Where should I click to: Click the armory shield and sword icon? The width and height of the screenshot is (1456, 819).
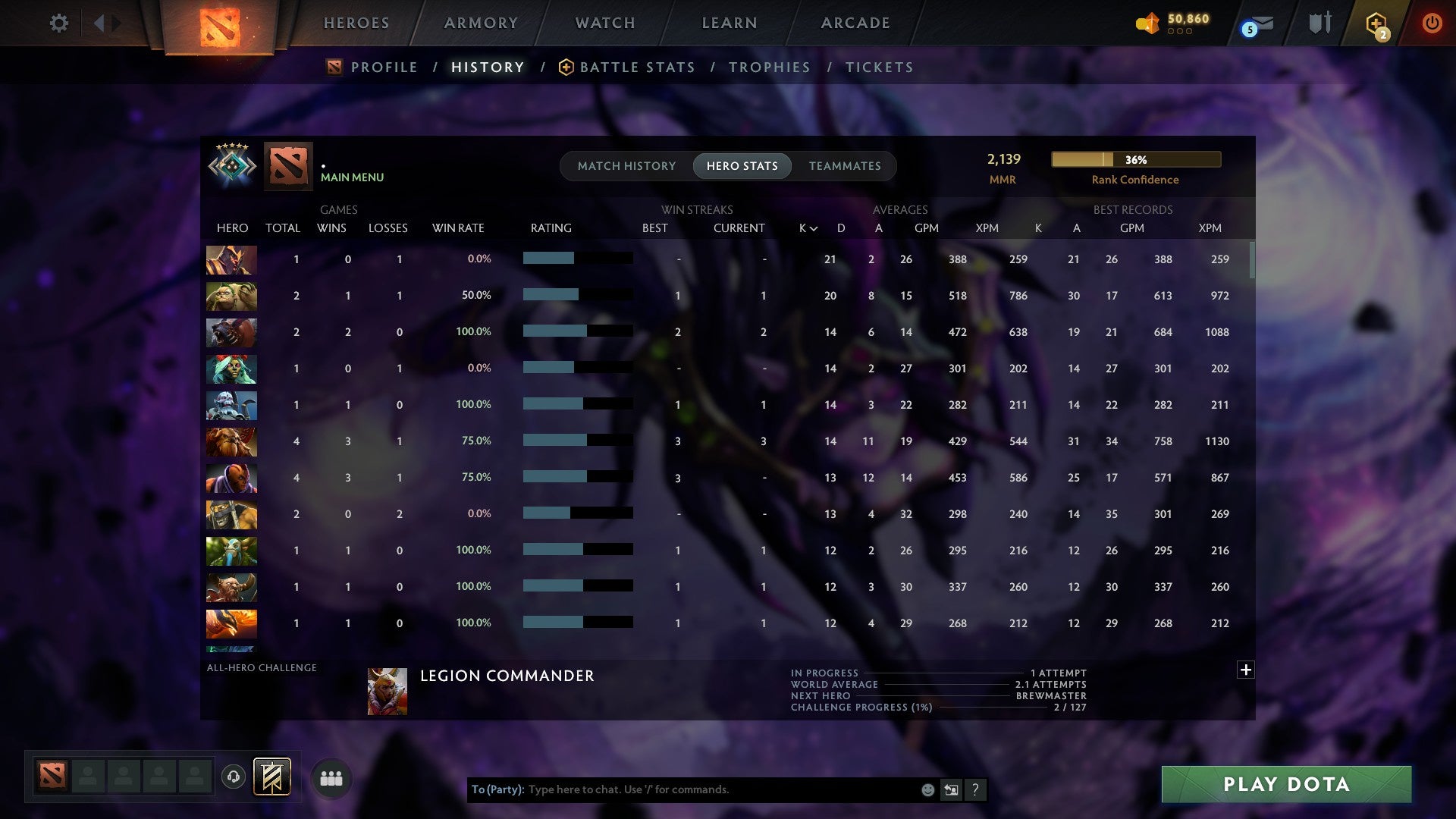(1319, 23)
